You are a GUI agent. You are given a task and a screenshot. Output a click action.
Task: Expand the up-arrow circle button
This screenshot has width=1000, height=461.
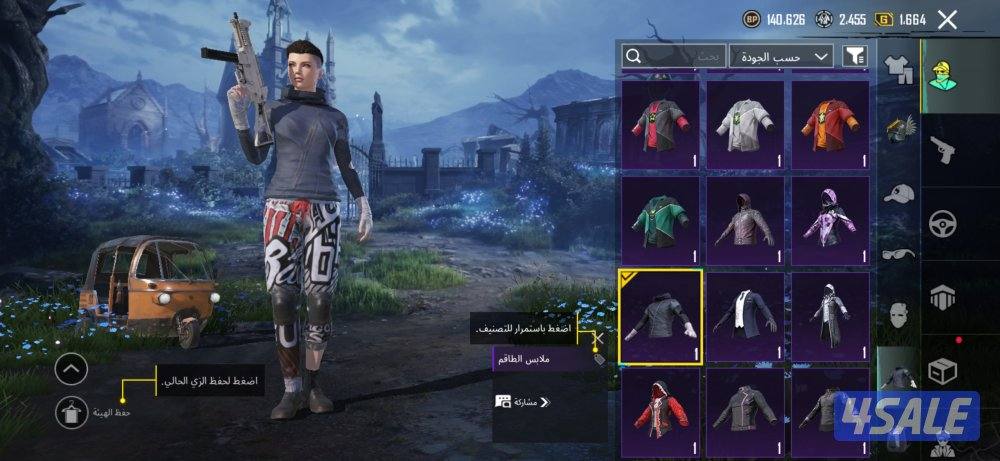(71, 370)
